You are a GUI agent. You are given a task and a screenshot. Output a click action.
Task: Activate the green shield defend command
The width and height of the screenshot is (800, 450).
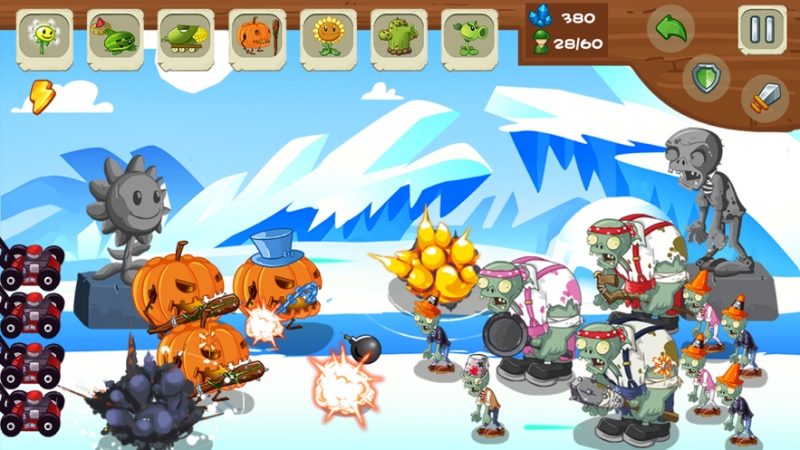[707, 77]
